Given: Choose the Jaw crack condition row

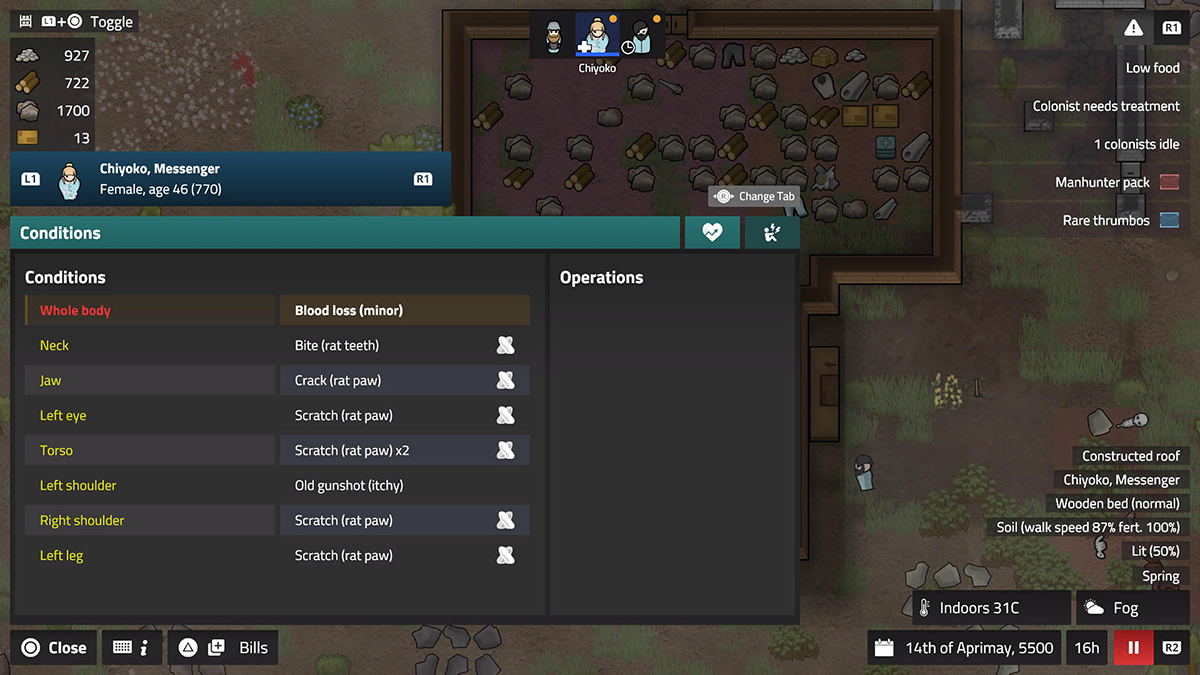Looking at the screenshot, I should pyautogui.click(x=277, y=380).
